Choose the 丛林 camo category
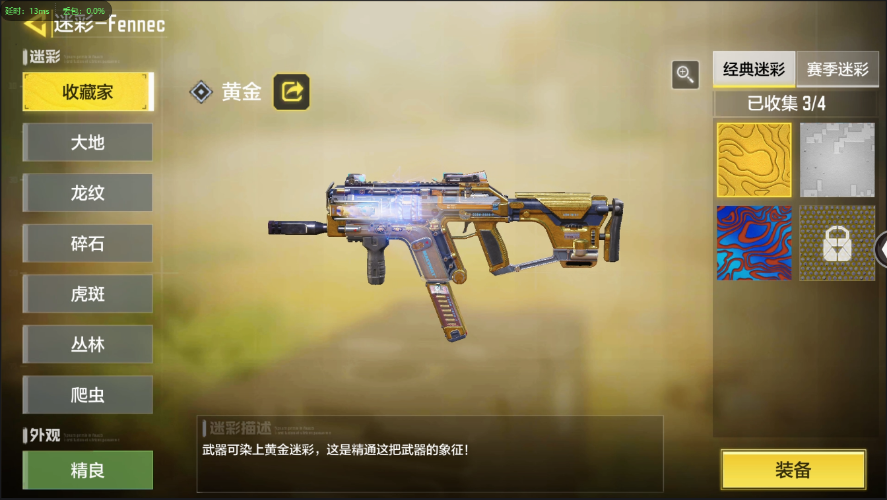Screen dimensions: 887x500 click(88, 345)
